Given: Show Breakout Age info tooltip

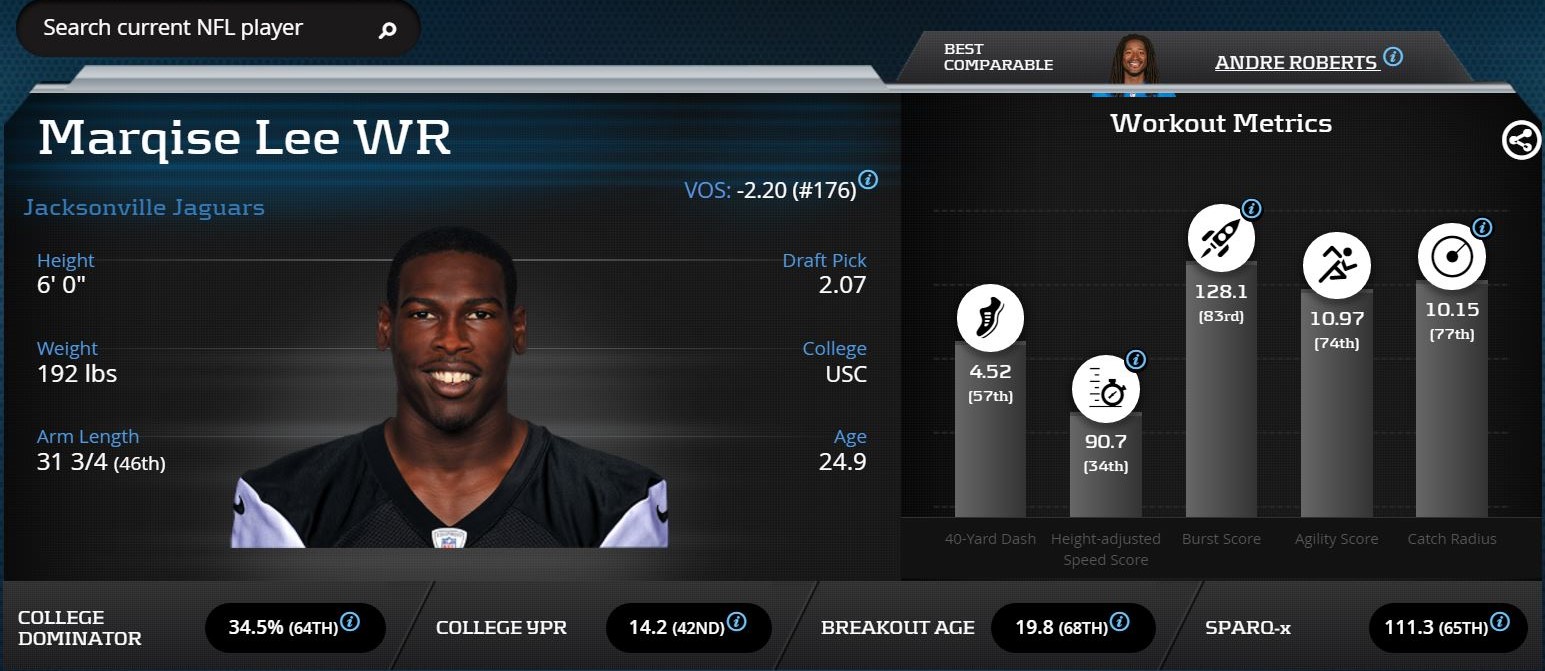Looking at the screenshot, I should pyautogui.click(x=1119, y=622).
